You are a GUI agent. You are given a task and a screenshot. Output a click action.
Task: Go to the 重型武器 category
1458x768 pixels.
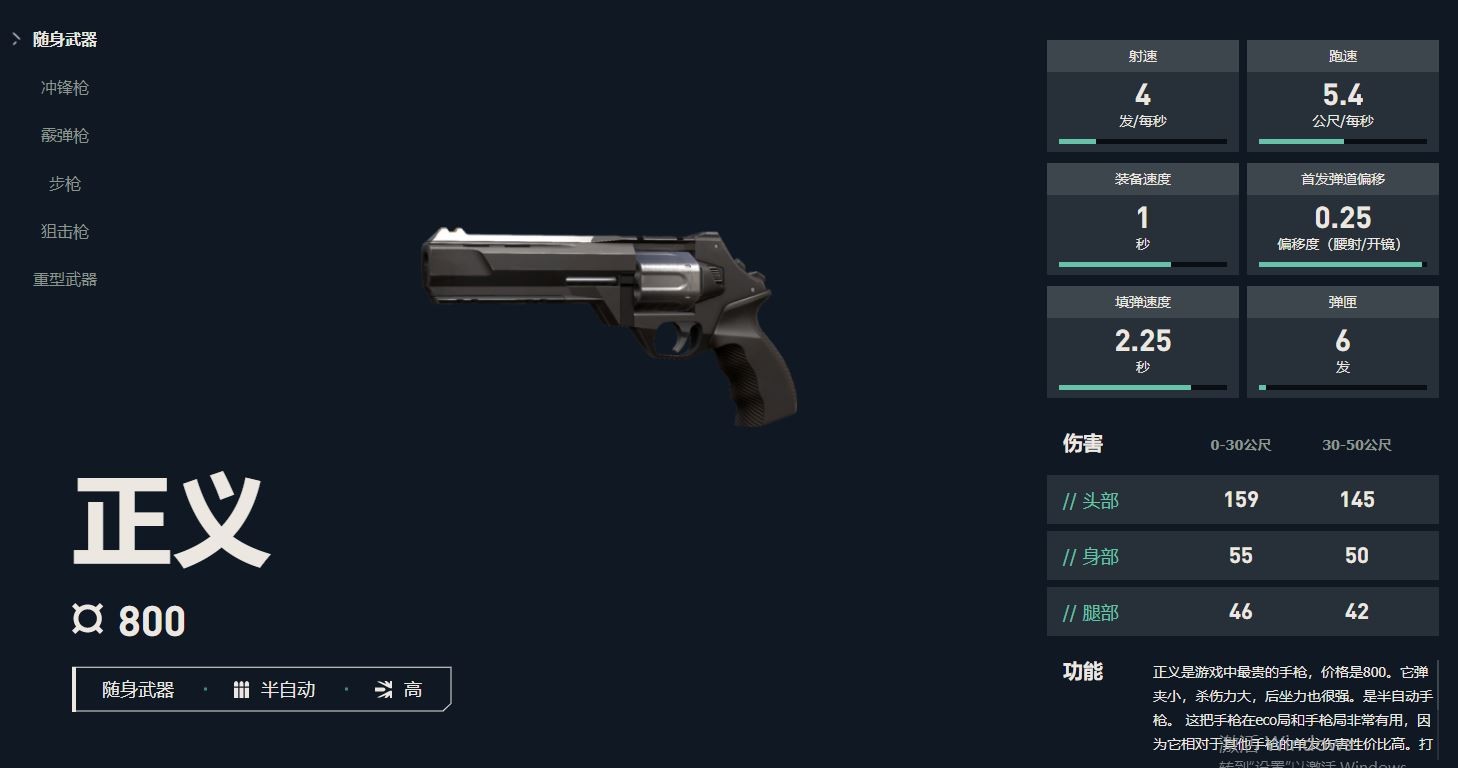point(65,280)
